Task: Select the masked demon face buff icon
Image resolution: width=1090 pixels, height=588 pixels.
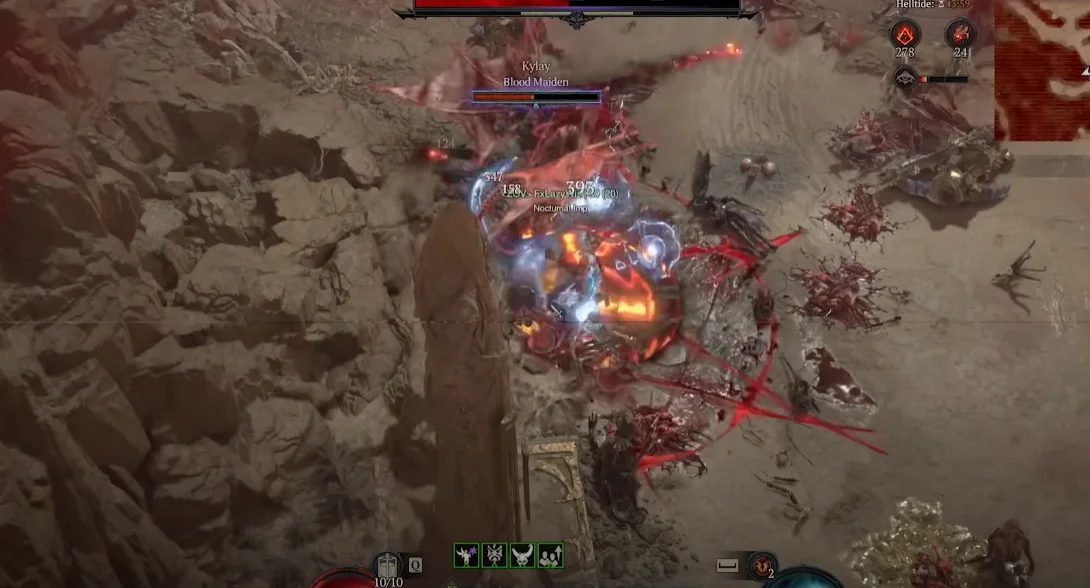Action: tap(495, 555)
